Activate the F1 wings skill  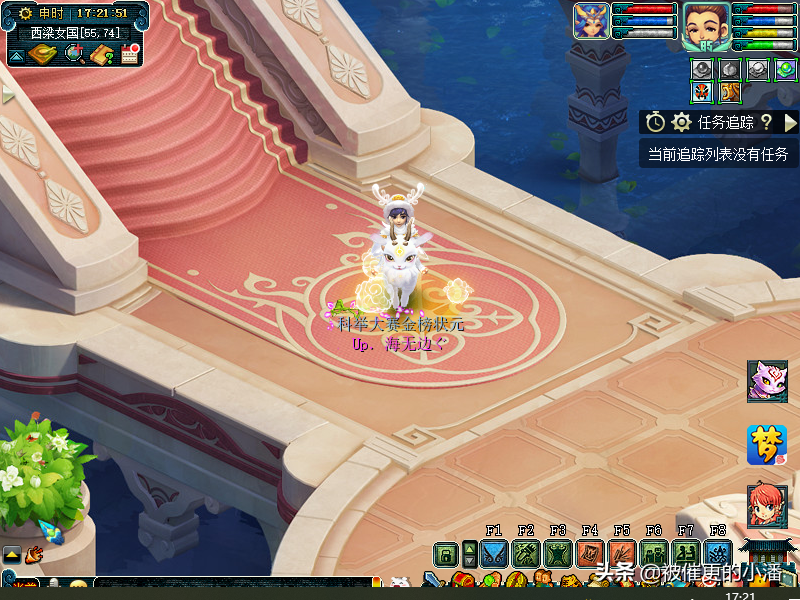[493, 554]
